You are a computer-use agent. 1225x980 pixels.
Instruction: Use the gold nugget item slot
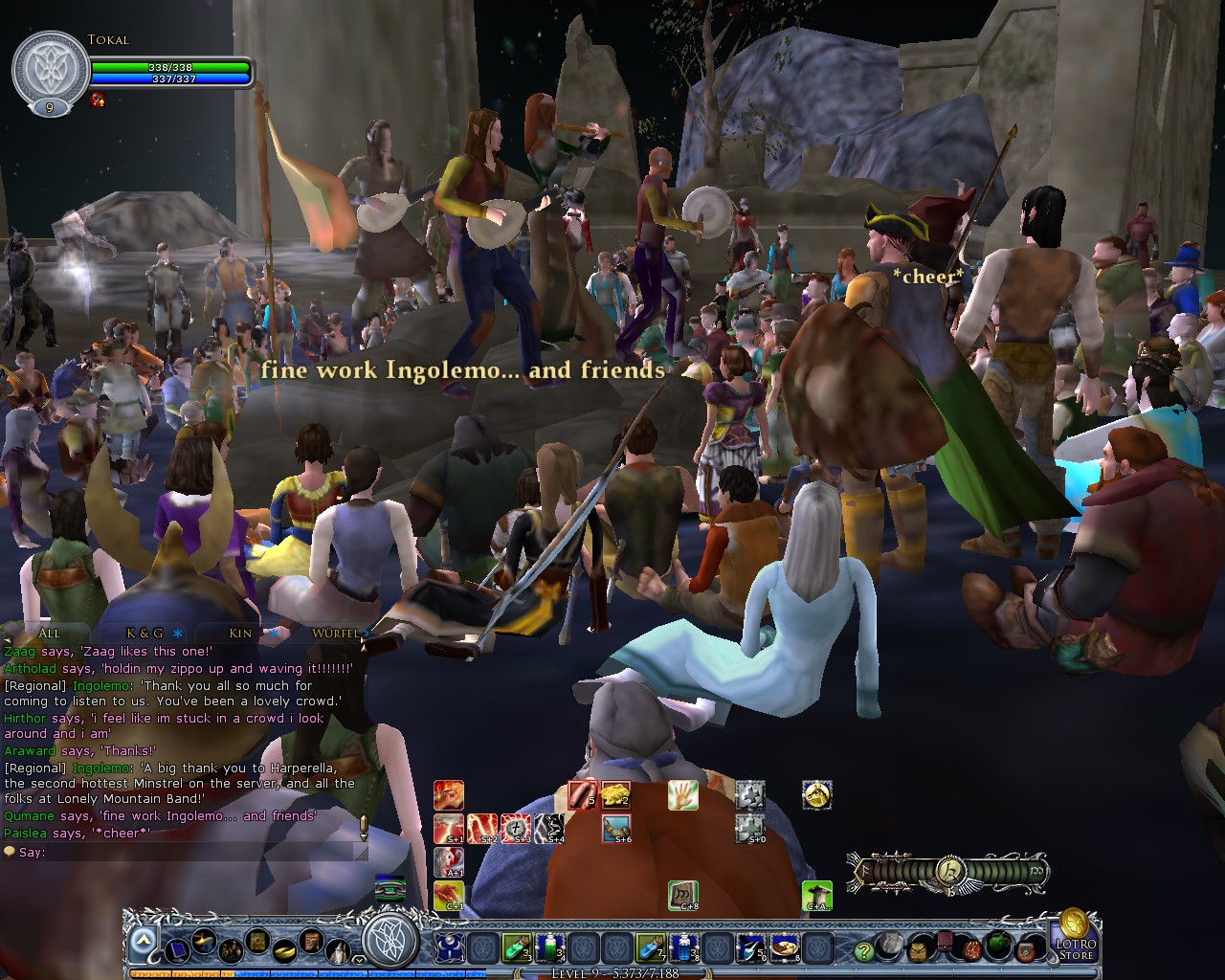click(x=615, y=795)
